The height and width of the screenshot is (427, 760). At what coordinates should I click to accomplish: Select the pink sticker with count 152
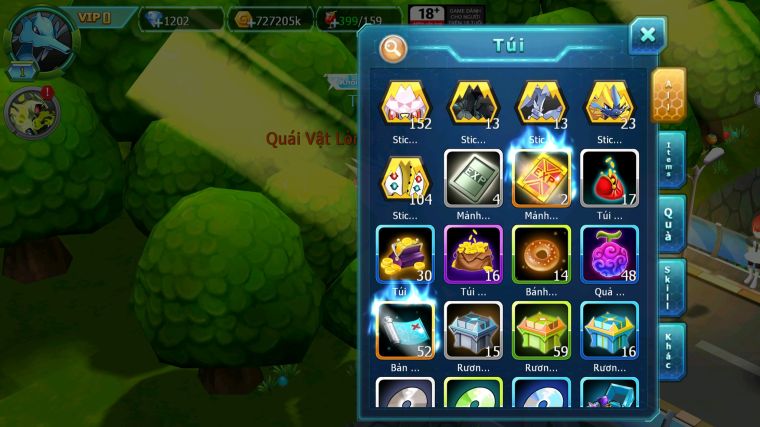405,104
